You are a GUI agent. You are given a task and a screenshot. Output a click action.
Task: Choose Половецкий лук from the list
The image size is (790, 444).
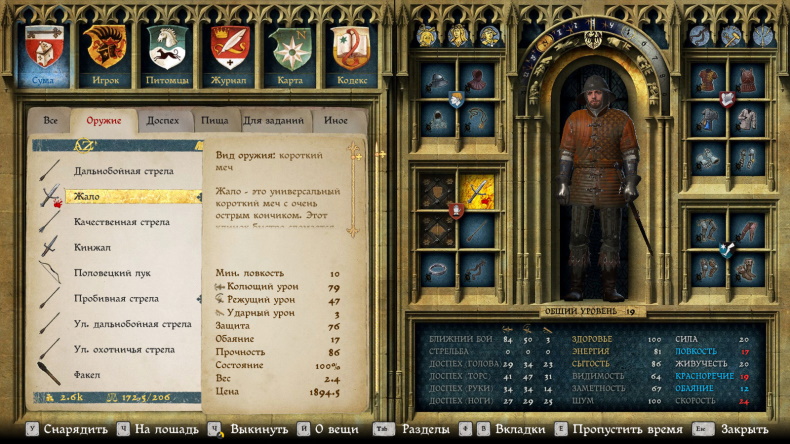coord(108,273)
